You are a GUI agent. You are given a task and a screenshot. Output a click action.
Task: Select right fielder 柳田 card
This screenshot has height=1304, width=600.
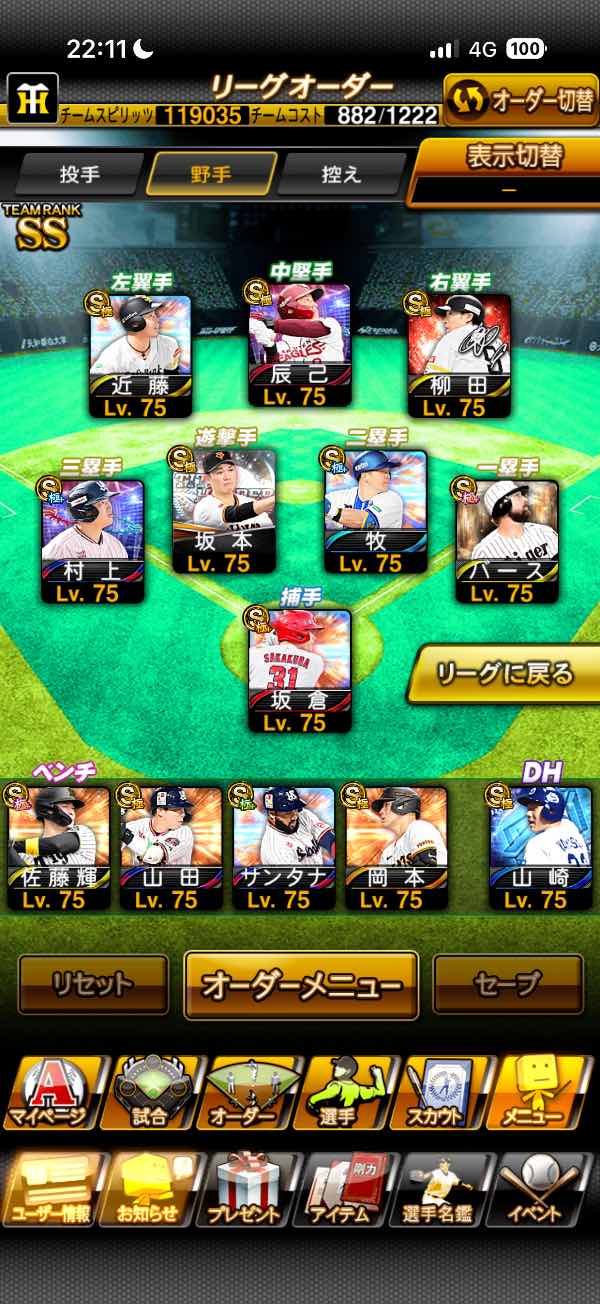[459, 355]
